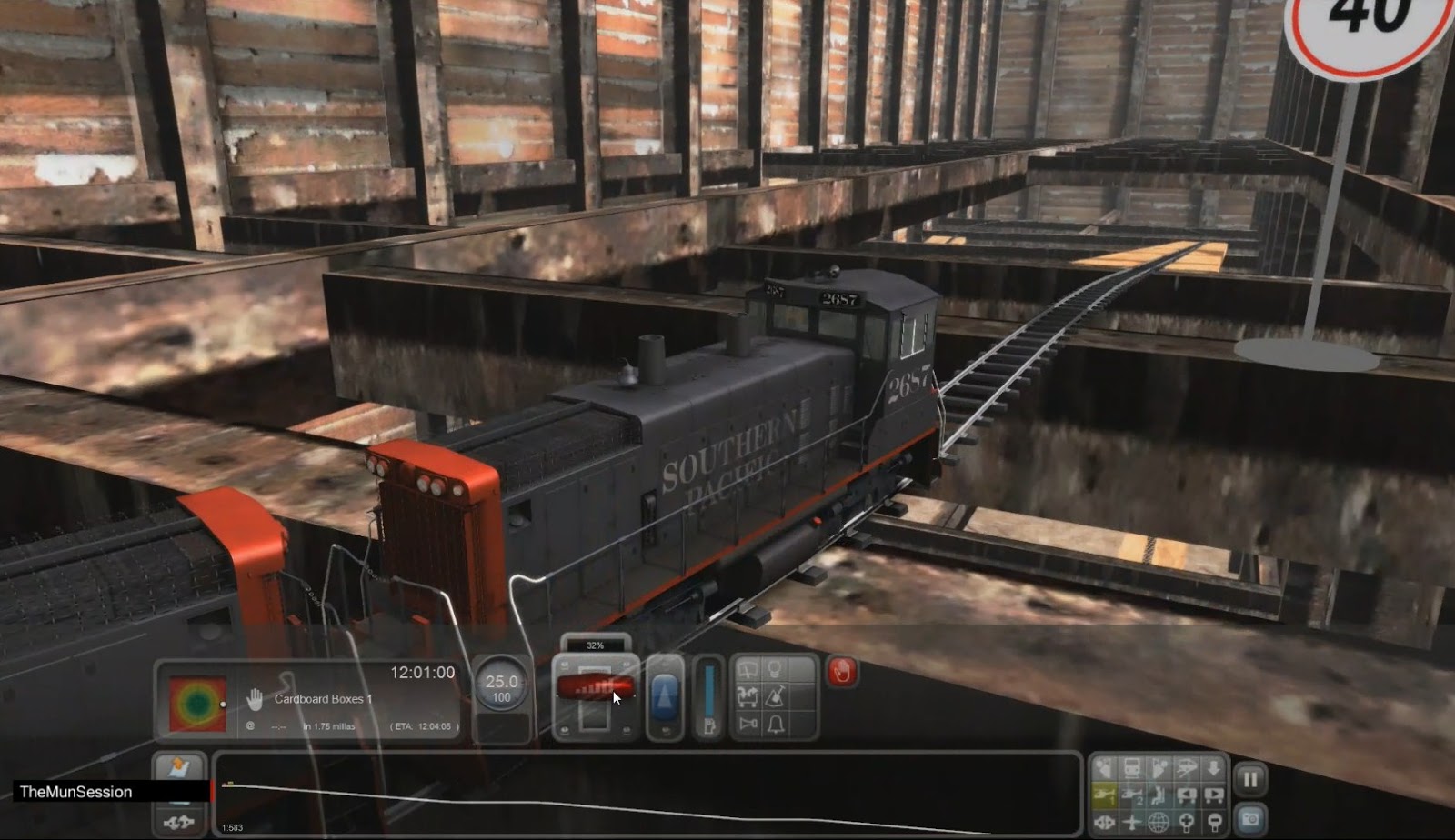Engage the red emergency stop
This screenshot has height=840, width=1455.
click(x=843, y=673)
